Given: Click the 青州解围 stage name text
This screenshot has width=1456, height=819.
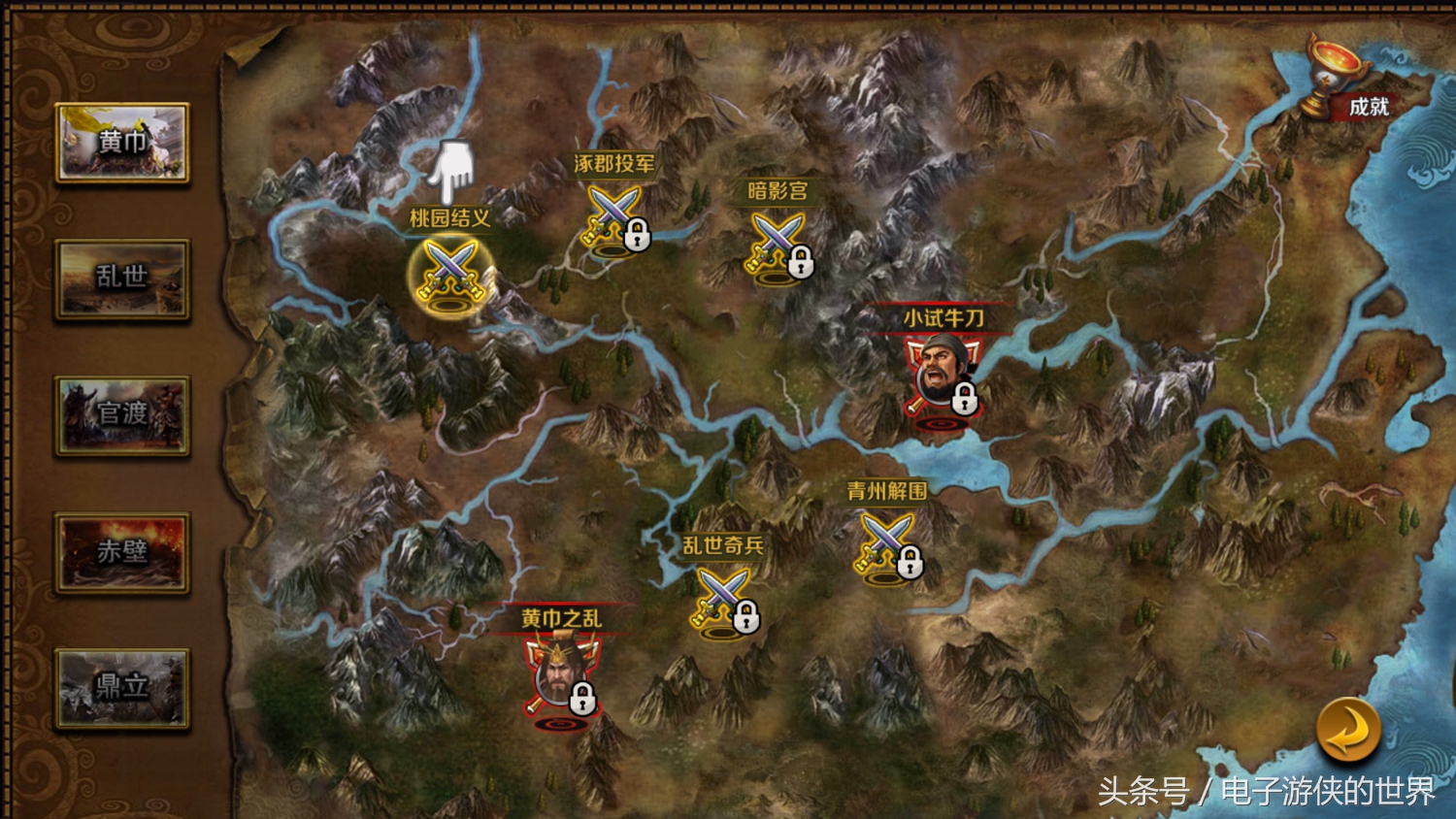Looking at the screenshot, I should 884,490.
